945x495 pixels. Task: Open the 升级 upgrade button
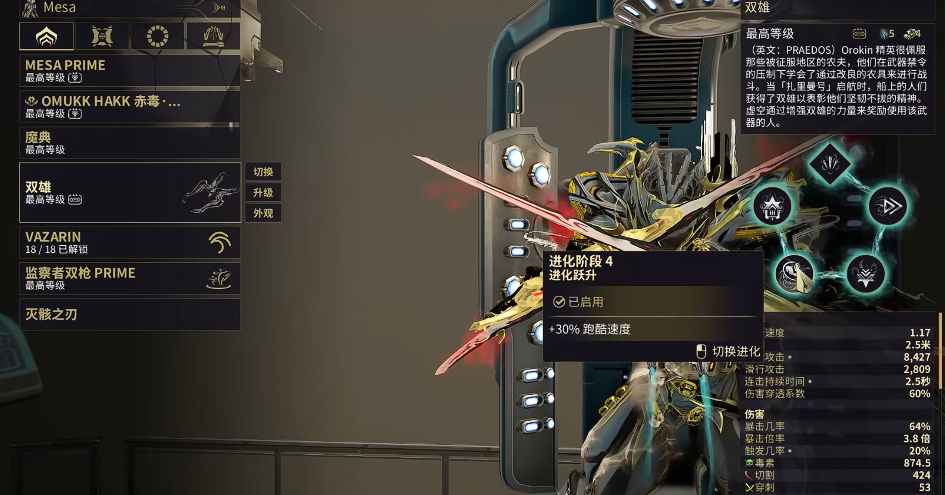[263, 192]
